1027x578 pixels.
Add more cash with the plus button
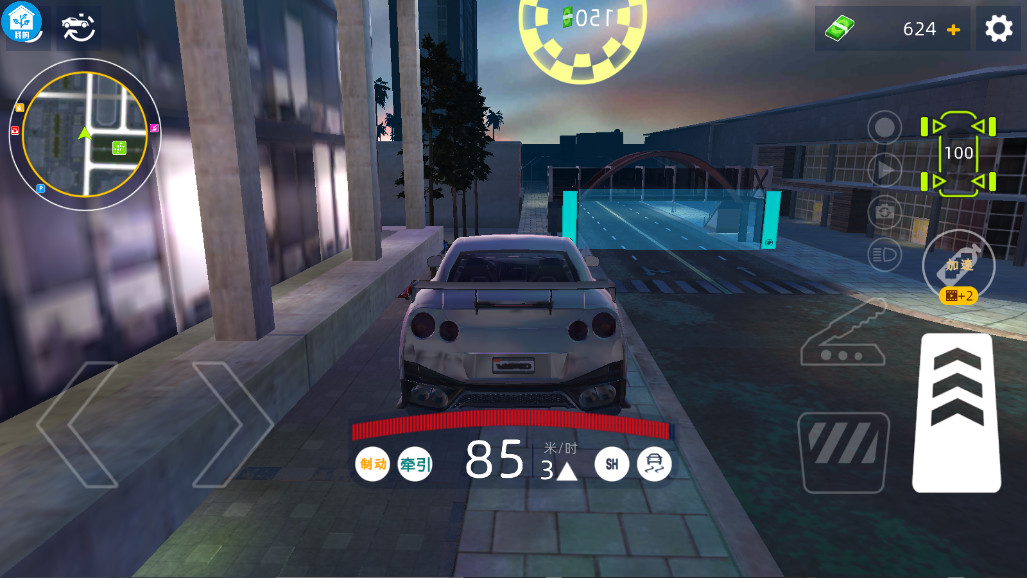click(953, 30)
